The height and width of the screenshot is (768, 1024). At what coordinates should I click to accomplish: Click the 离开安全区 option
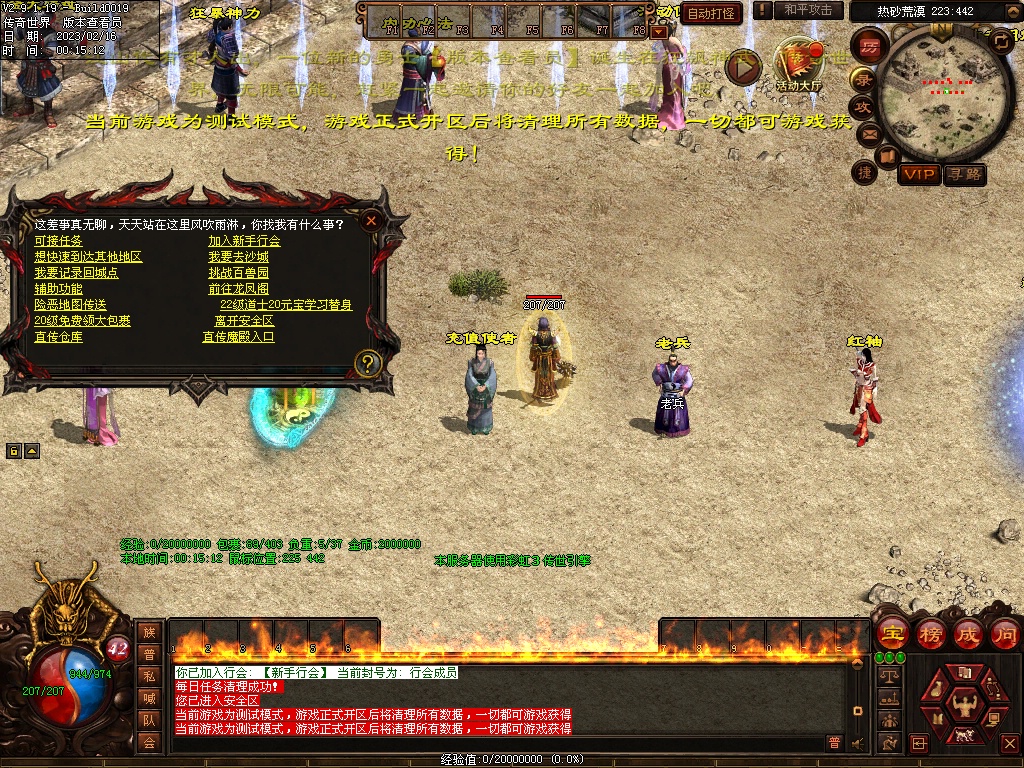tap(244, 321)
